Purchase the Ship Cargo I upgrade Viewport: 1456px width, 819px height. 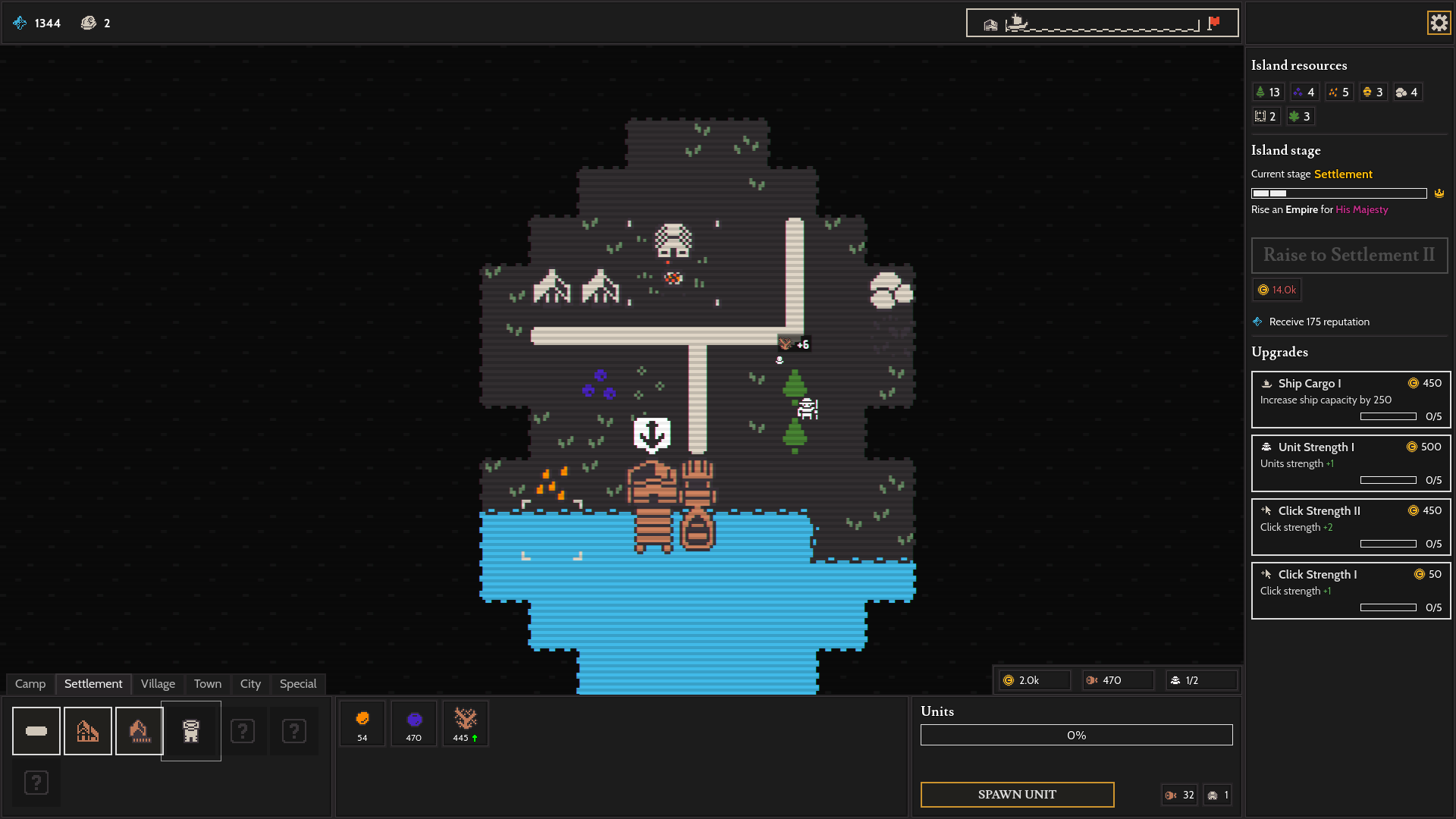click(x=1350, y=400)
